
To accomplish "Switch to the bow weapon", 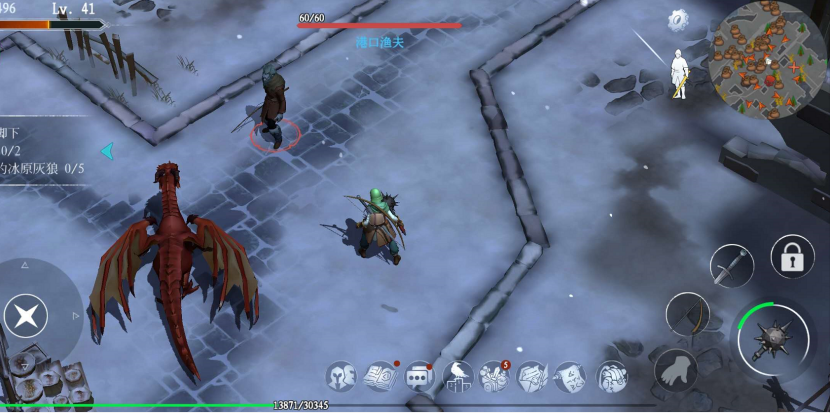I will coord(687,314).
